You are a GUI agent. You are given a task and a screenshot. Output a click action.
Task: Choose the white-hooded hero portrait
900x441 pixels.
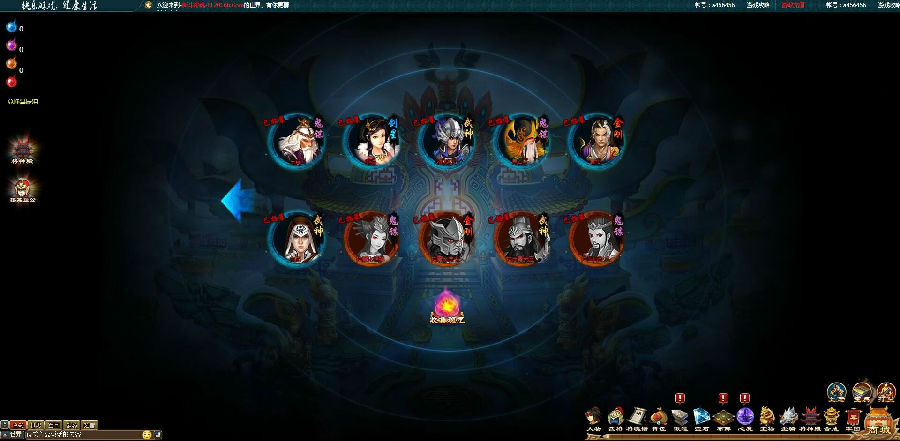[298, 240]
